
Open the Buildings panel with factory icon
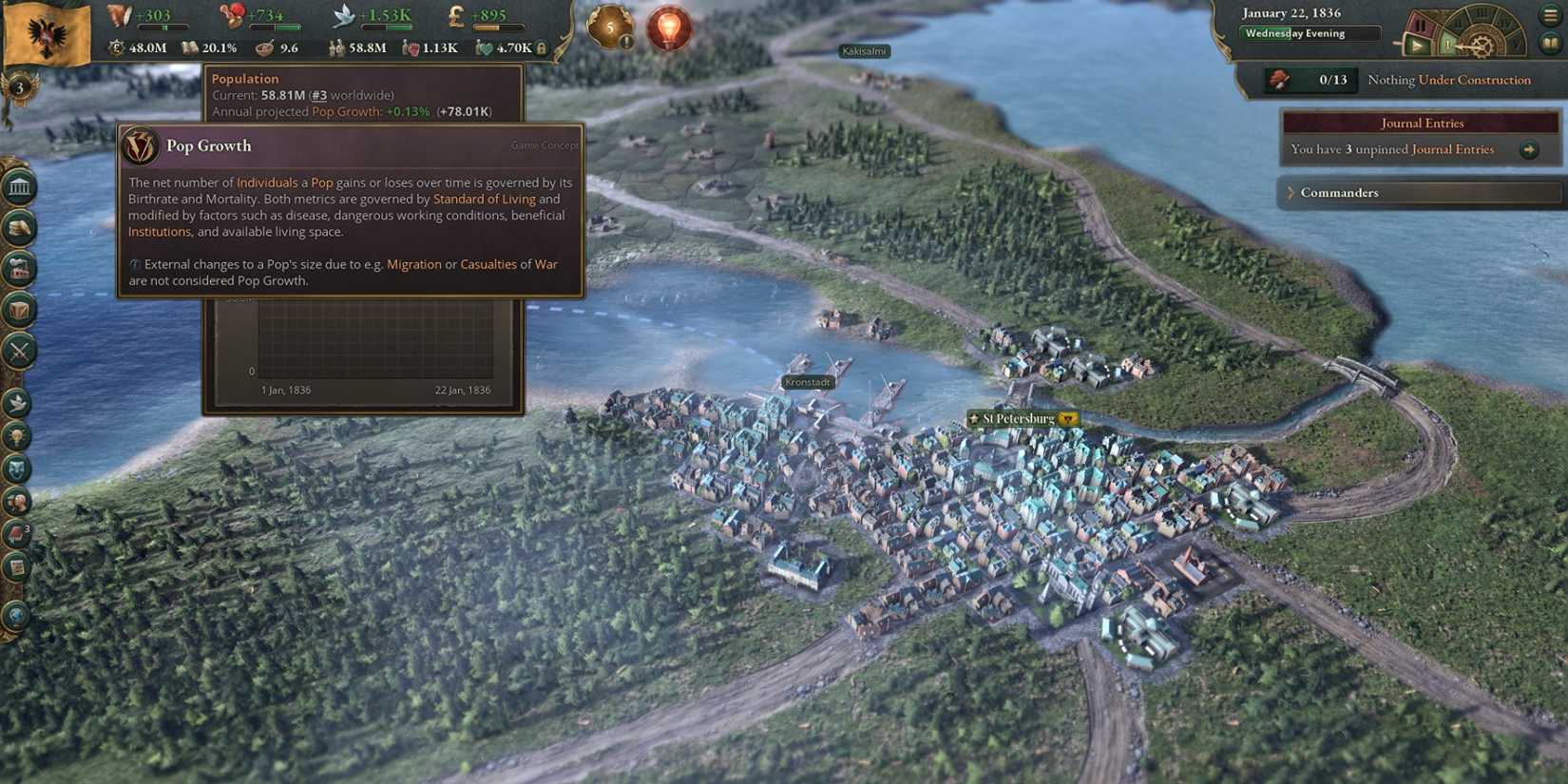click(17, 268)
